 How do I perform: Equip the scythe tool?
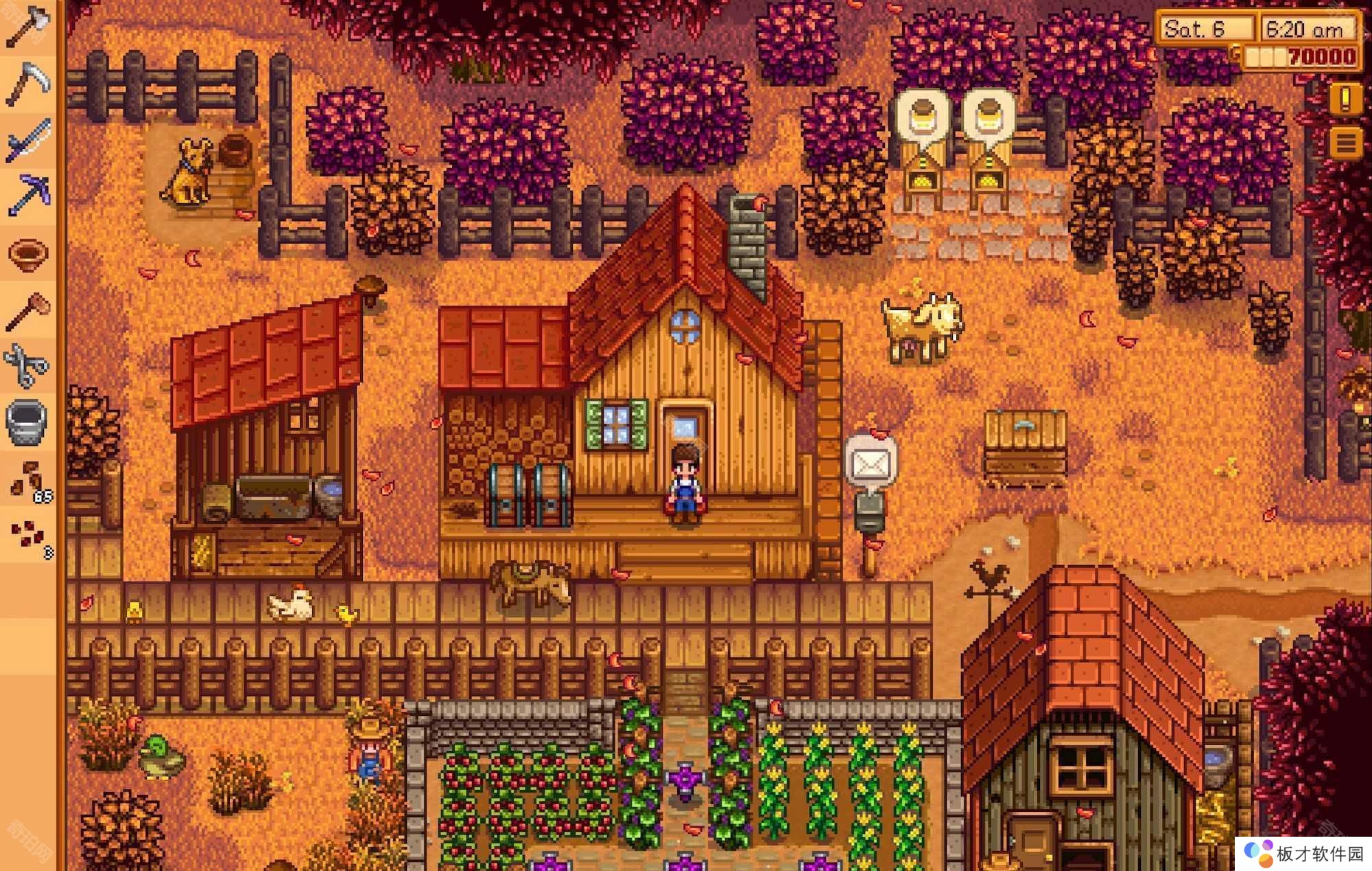pyautogui.click(x=27, y=84)
